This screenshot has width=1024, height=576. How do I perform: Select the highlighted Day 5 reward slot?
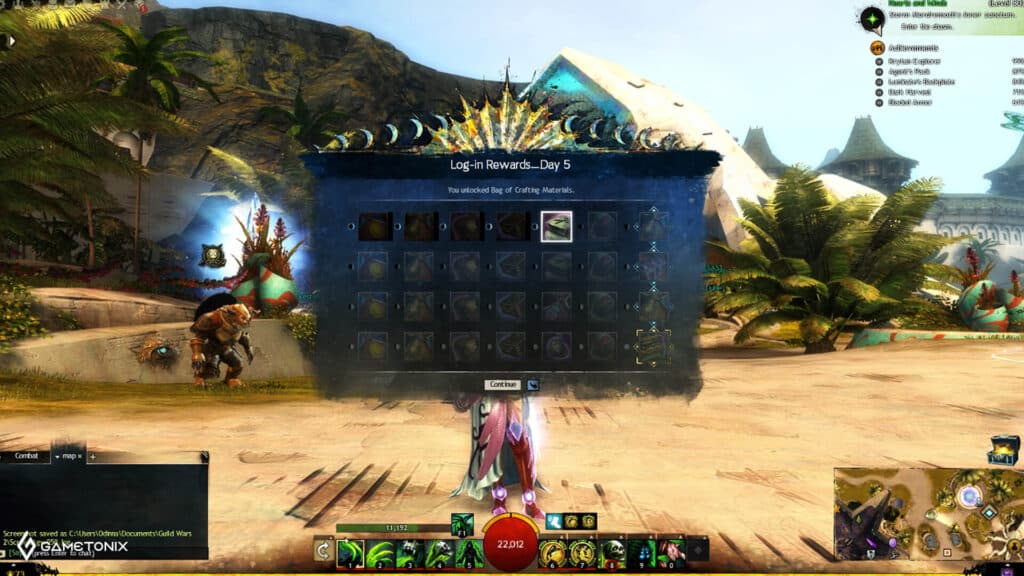(x=556, y=226)
